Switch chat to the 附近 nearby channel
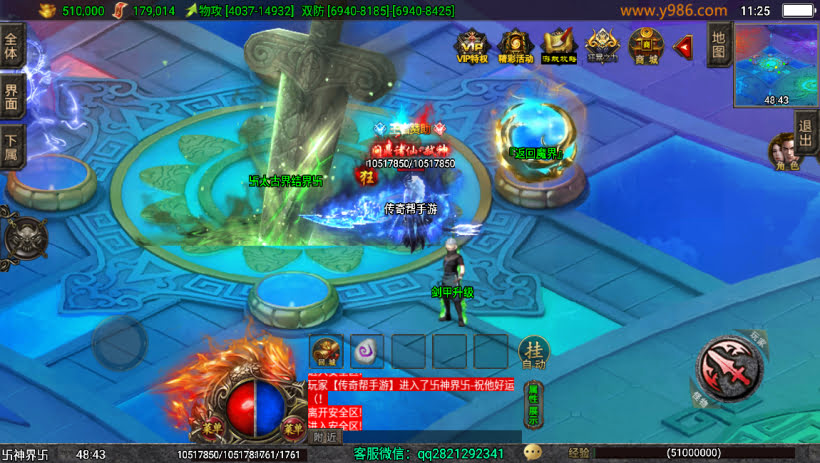The height and width of the screenshot is (463, 820). [326, 437]
